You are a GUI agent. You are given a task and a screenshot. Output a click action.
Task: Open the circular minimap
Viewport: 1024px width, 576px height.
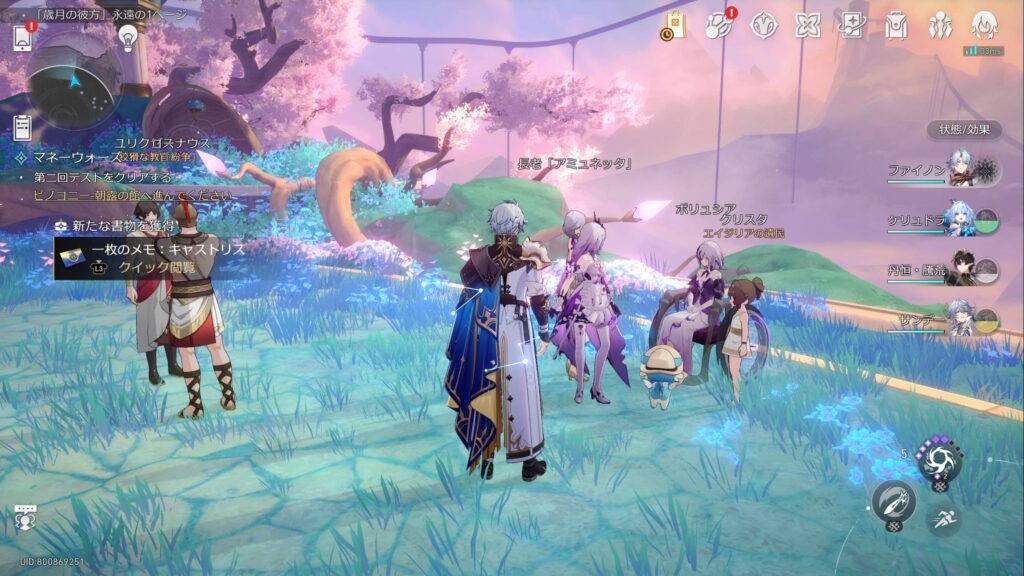(x=74, y=80)
